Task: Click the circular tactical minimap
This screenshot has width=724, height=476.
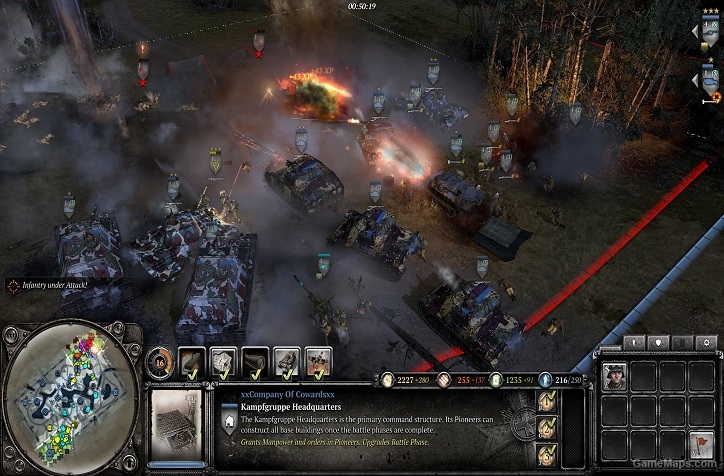Action: (x=69, y=397)
